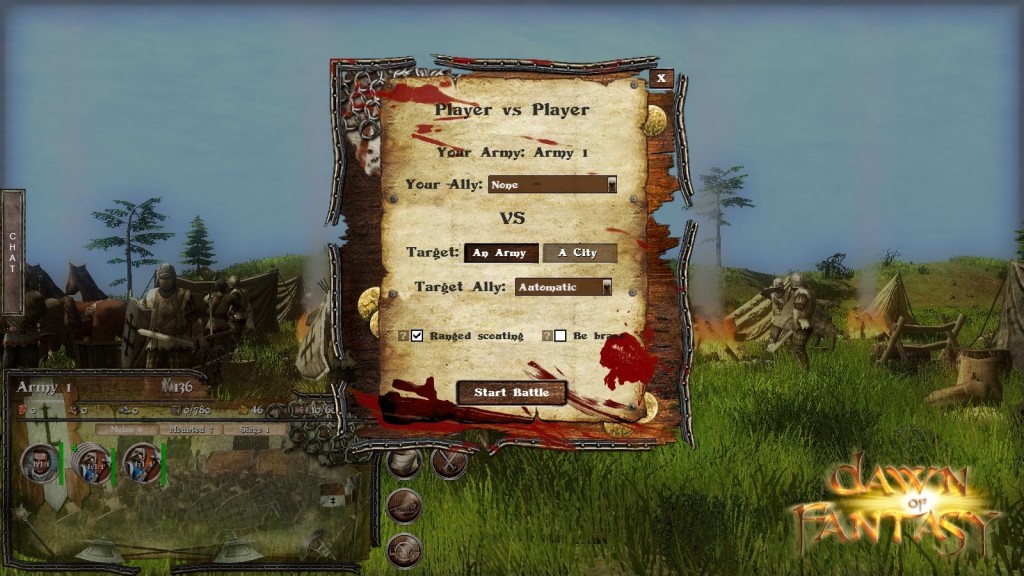Start the Player vs Player battle
This screenshot has width=1024, height=576.
tap(511, 392)
